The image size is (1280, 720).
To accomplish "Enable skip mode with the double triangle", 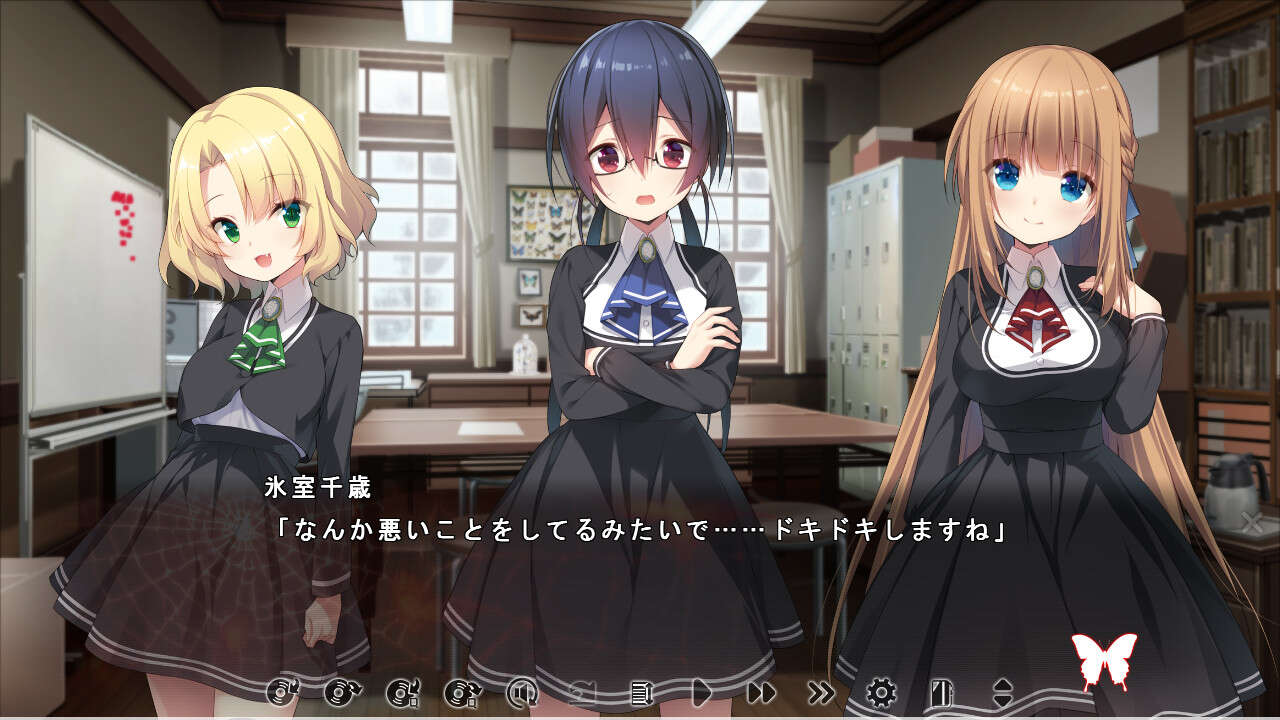I will 761,691.
